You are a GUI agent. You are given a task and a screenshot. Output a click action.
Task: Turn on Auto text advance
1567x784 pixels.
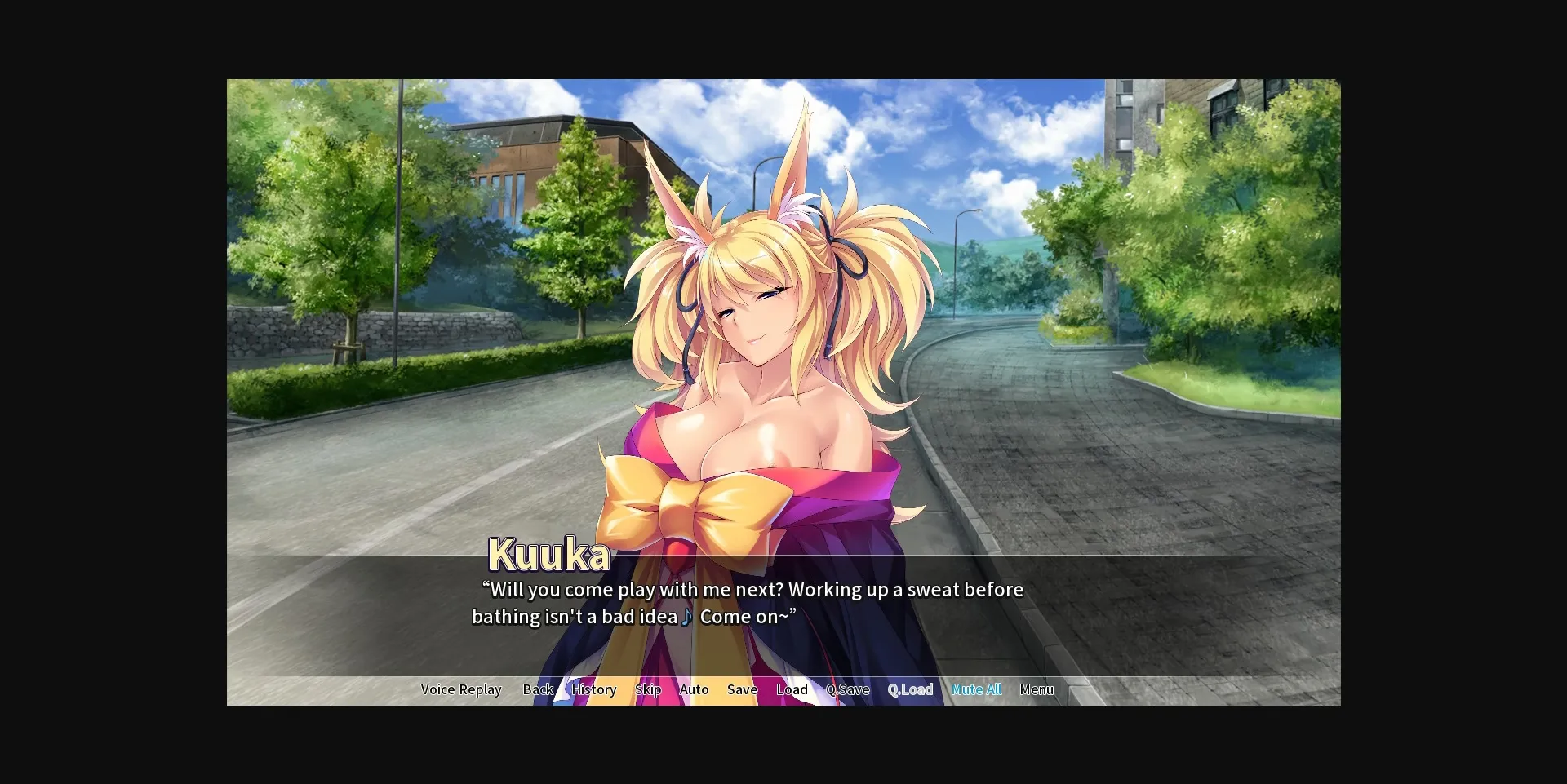point(694,689)
